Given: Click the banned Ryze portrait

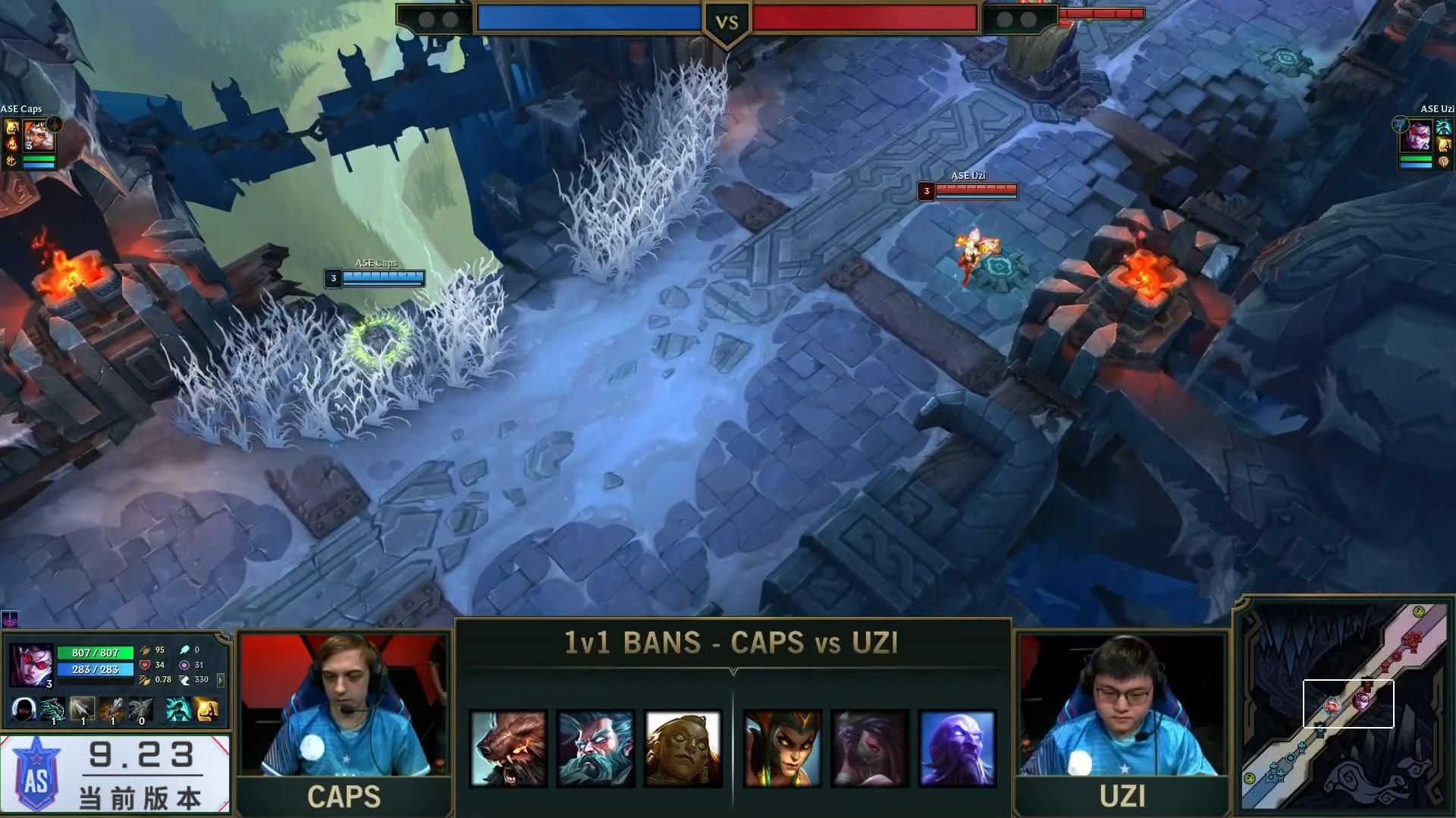Looking at the screenshot, I should pos(956,748).
